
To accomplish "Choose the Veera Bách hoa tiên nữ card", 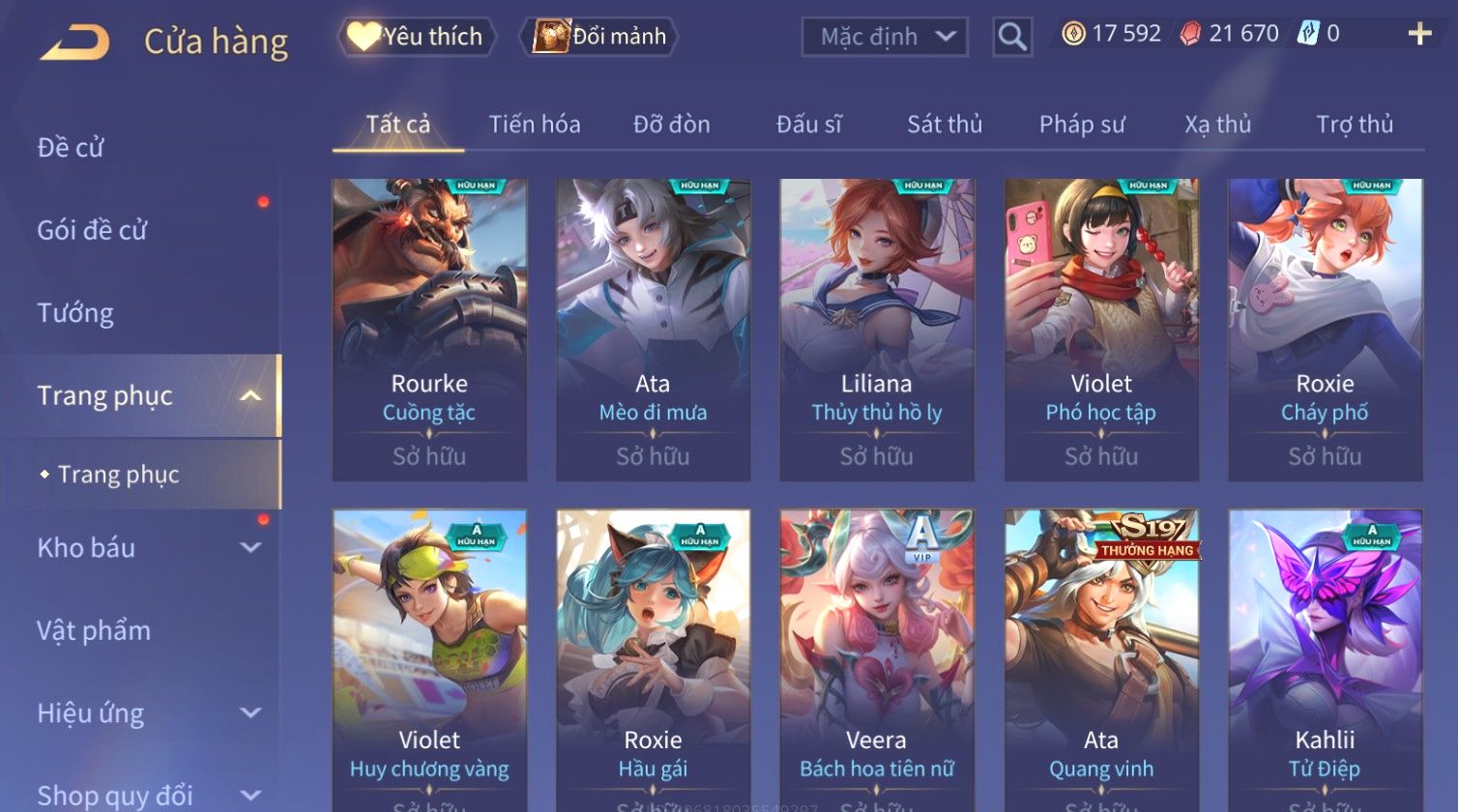I will click(x=877, y=657).
